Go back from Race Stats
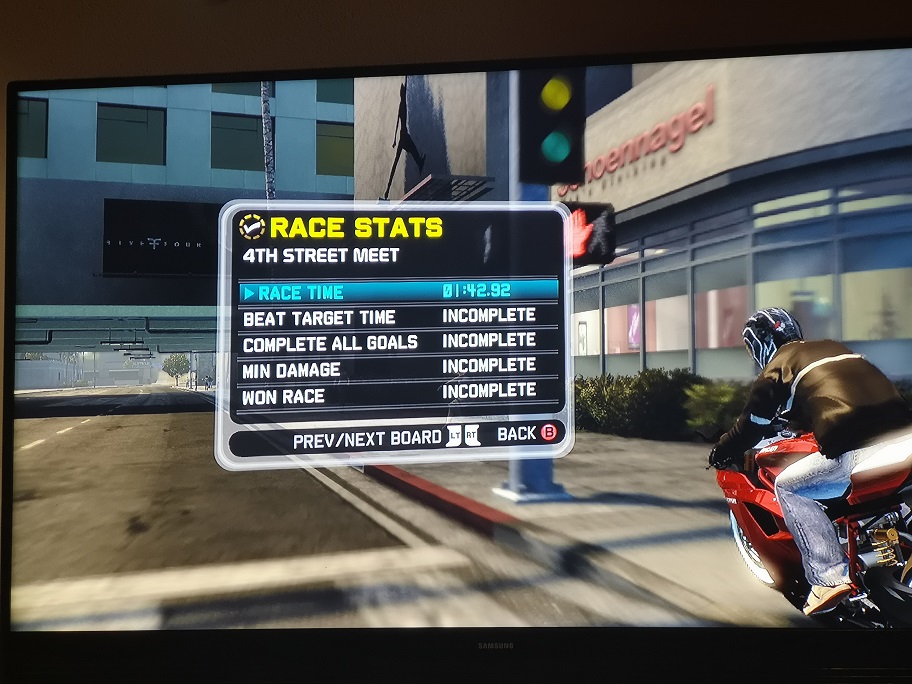Image resolution: width=912 pixels, height=684 pixels. (526, 434)
